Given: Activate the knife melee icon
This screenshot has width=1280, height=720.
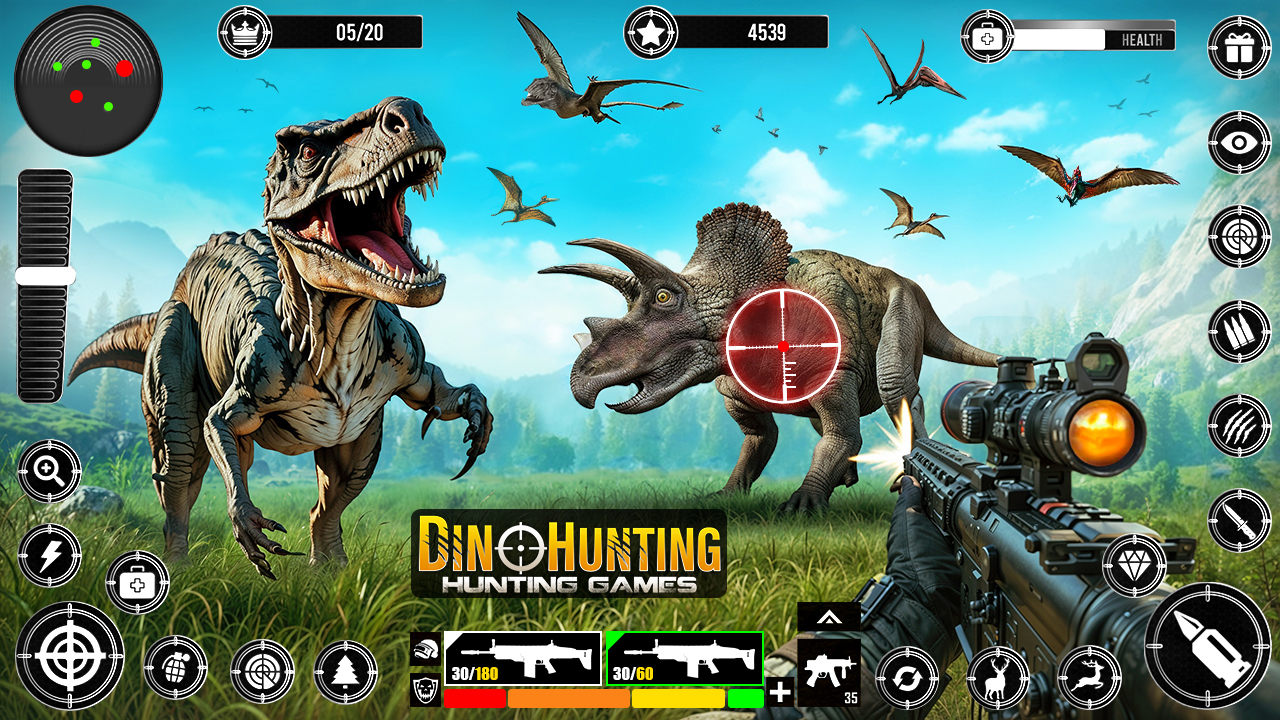Looking at the screenshot, I should (1240, 518).
